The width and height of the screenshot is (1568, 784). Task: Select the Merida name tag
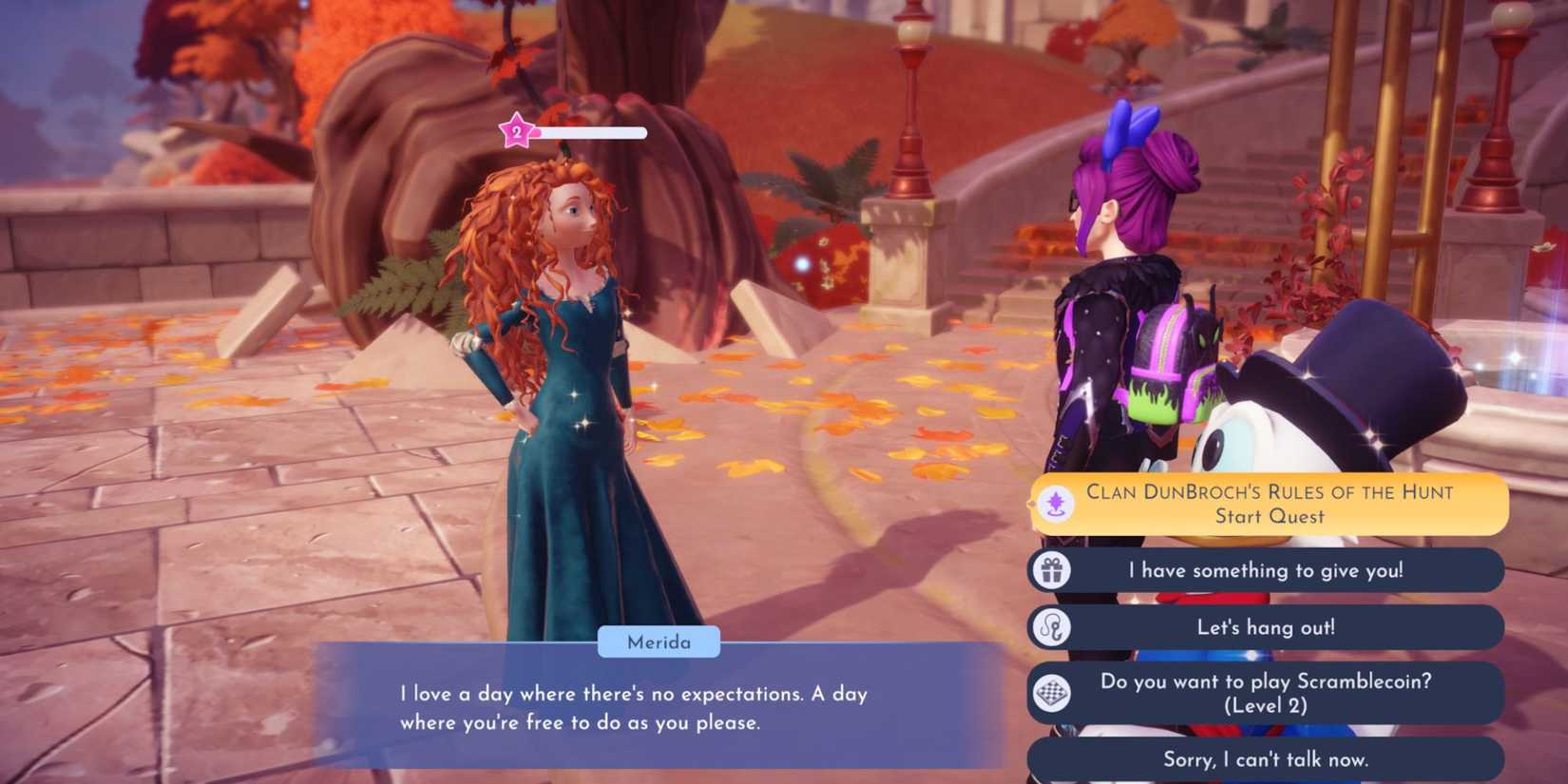pos(660,642)
